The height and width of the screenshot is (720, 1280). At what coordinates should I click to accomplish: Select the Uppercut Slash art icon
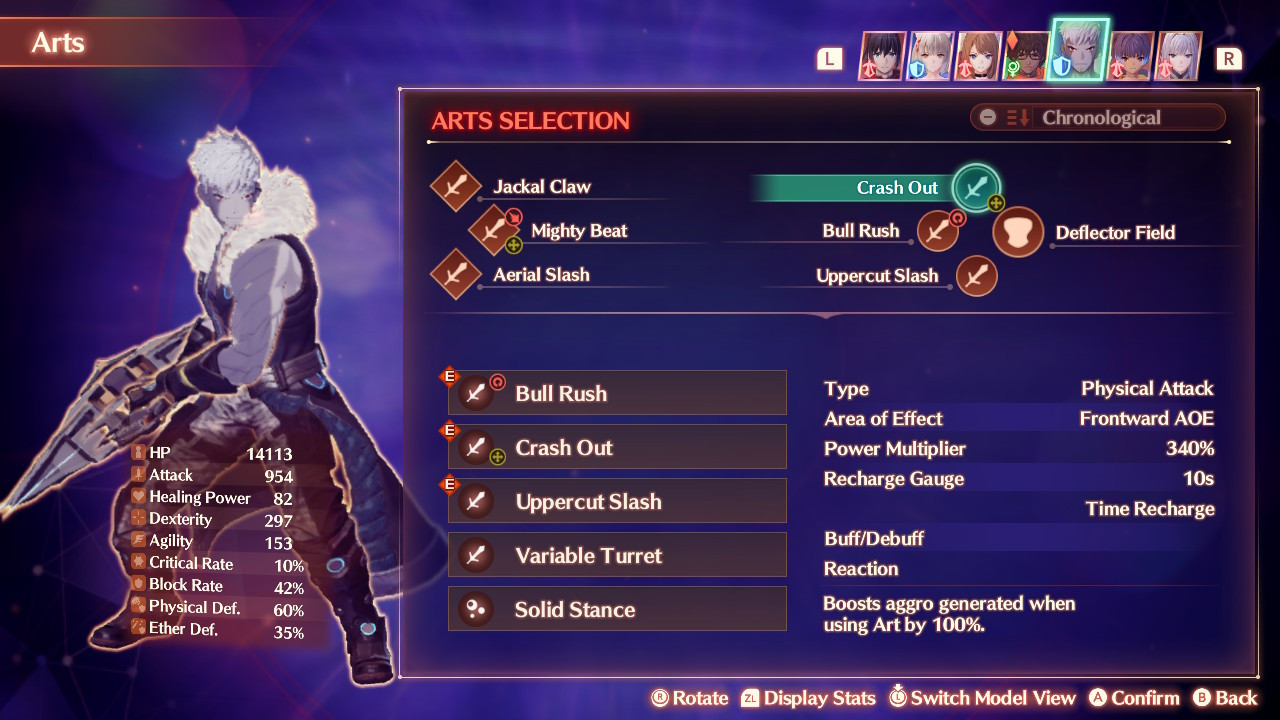pyautogui.click(x=976, y=275)
